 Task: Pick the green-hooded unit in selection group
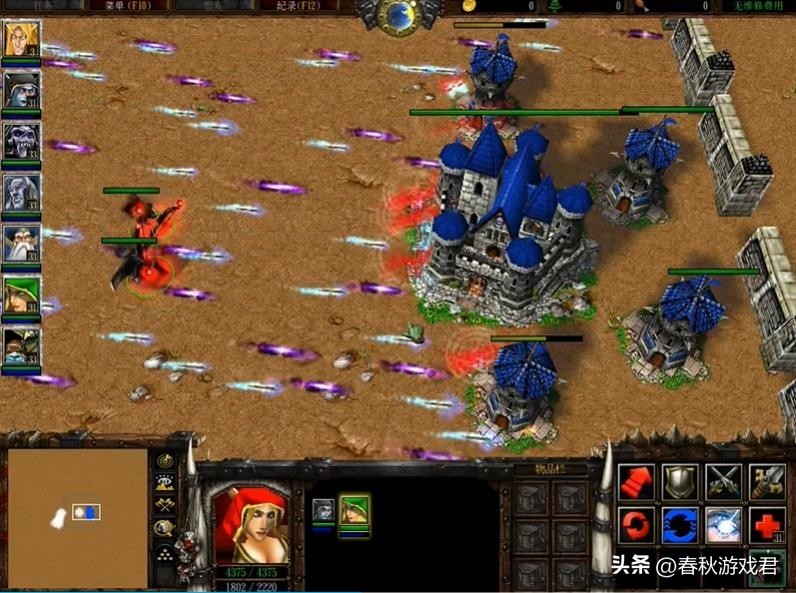point(354,511)
